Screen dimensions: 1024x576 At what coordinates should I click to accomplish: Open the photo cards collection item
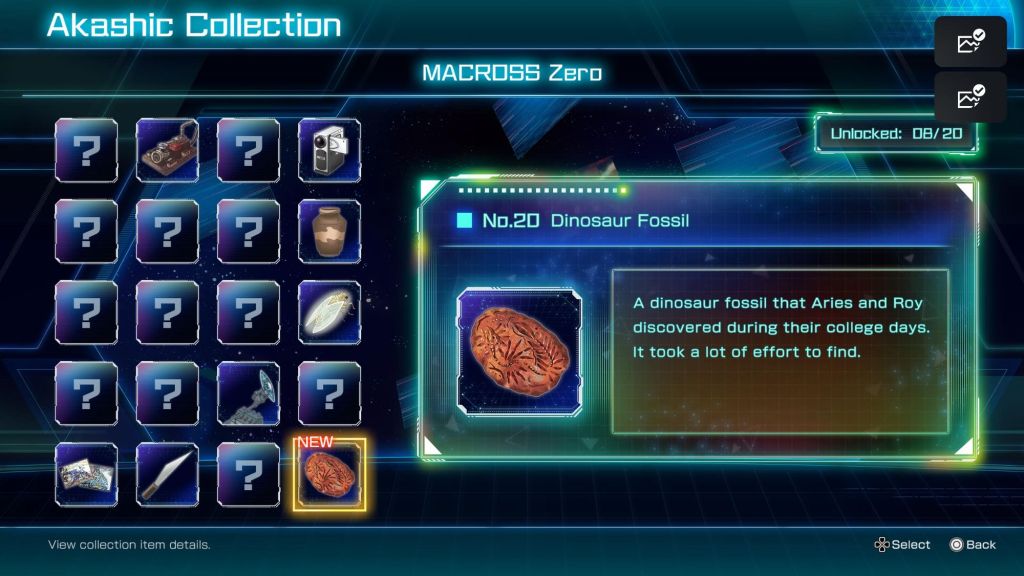click(x=86, y=474)
